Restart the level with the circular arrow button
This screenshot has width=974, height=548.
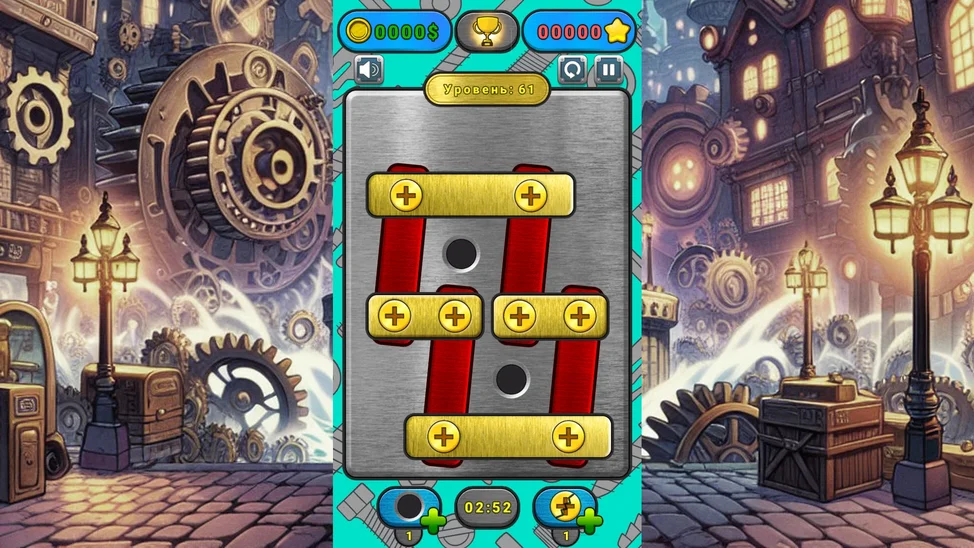click(x=572, y=69)
